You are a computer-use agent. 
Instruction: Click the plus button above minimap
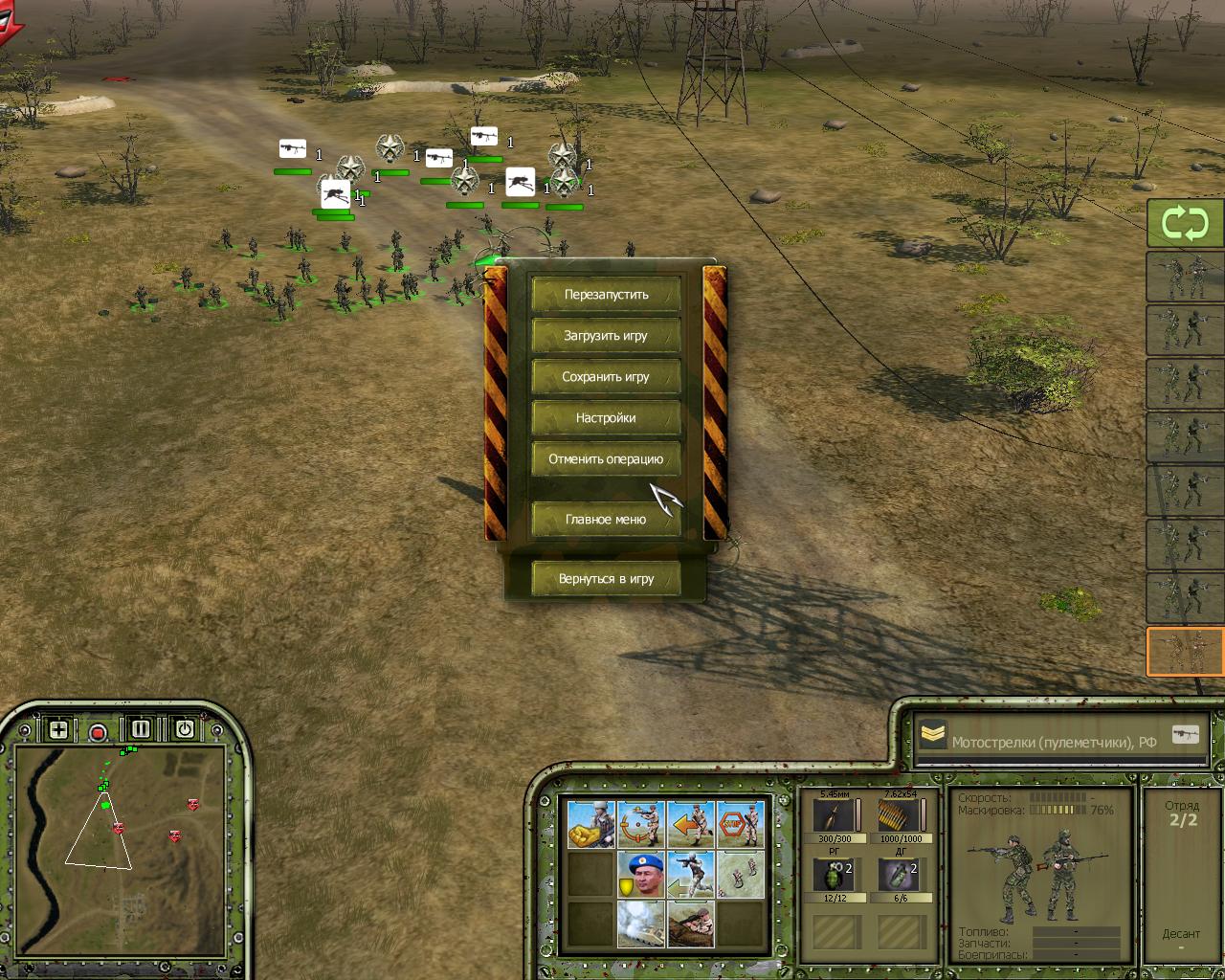click(x=58, y=730)
